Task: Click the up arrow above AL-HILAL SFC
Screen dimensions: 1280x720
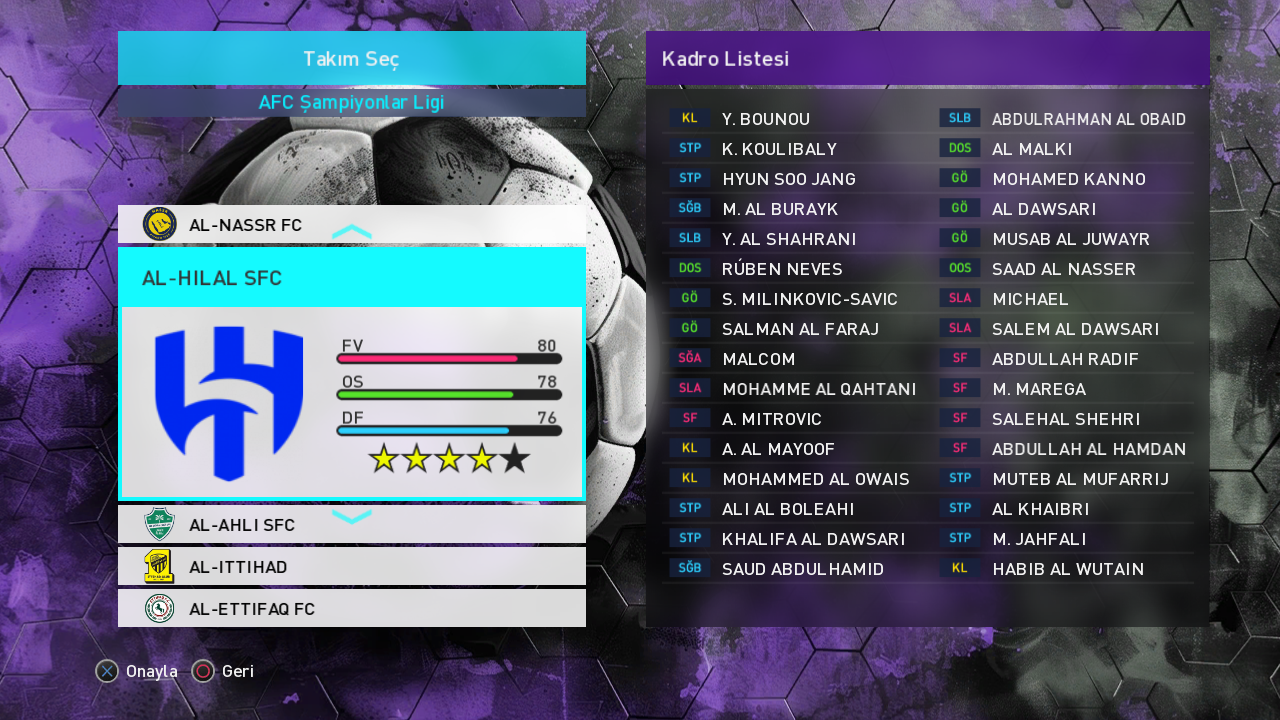Action: (x=351, y=233)
